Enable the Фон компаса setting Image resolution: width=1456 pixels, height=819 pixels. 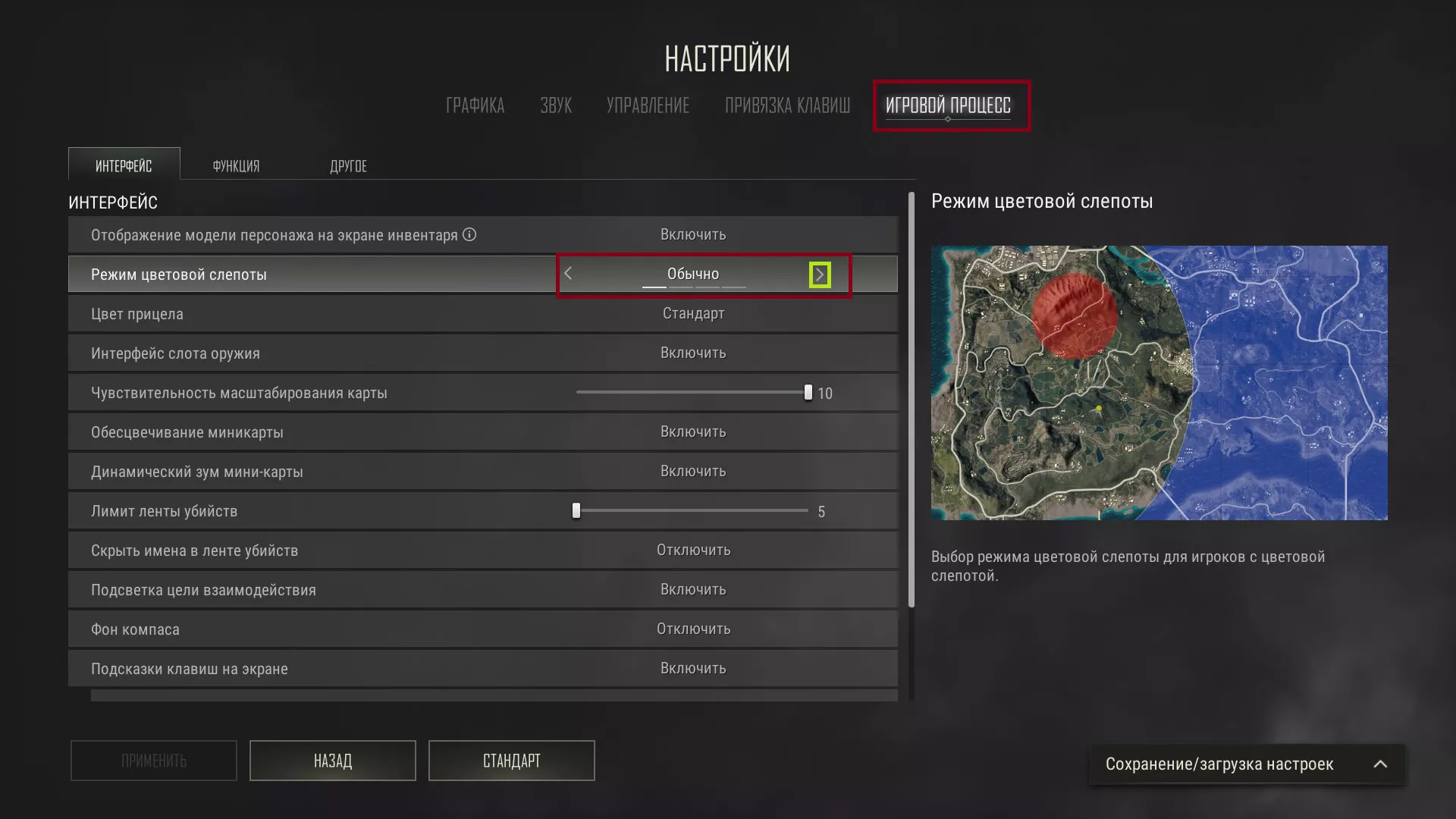tap(693, 629)
